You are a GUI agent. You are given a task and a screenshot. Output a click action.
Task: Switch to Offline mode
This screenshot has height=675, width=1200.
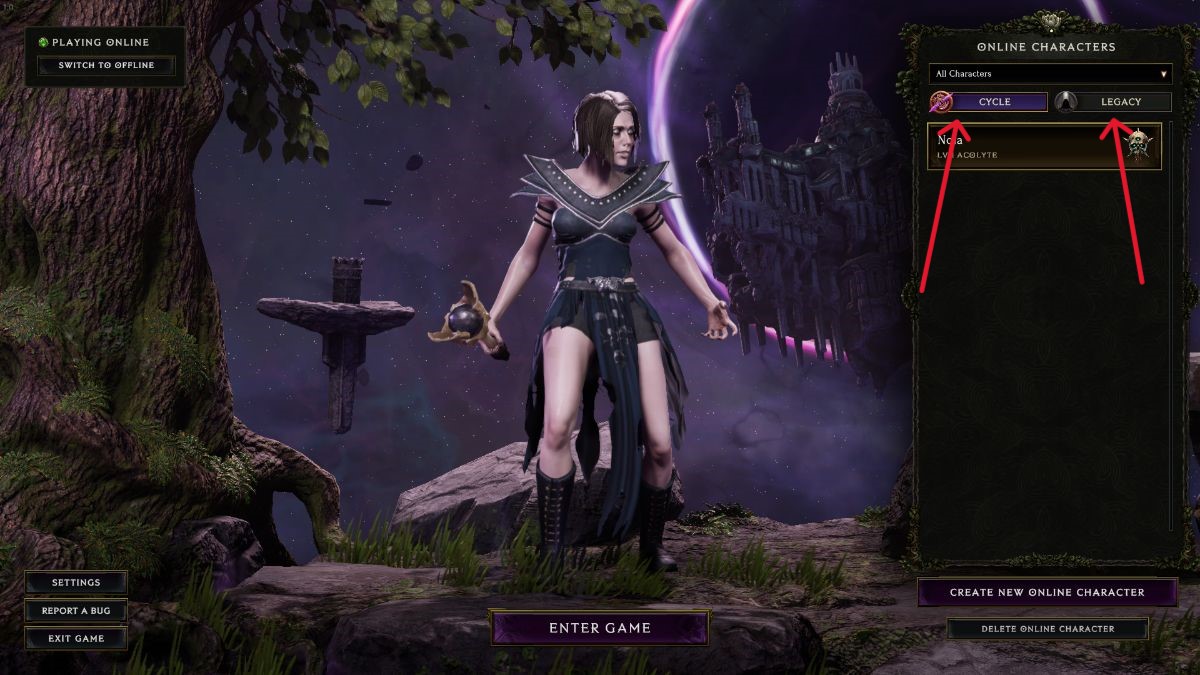click(106, 66)
